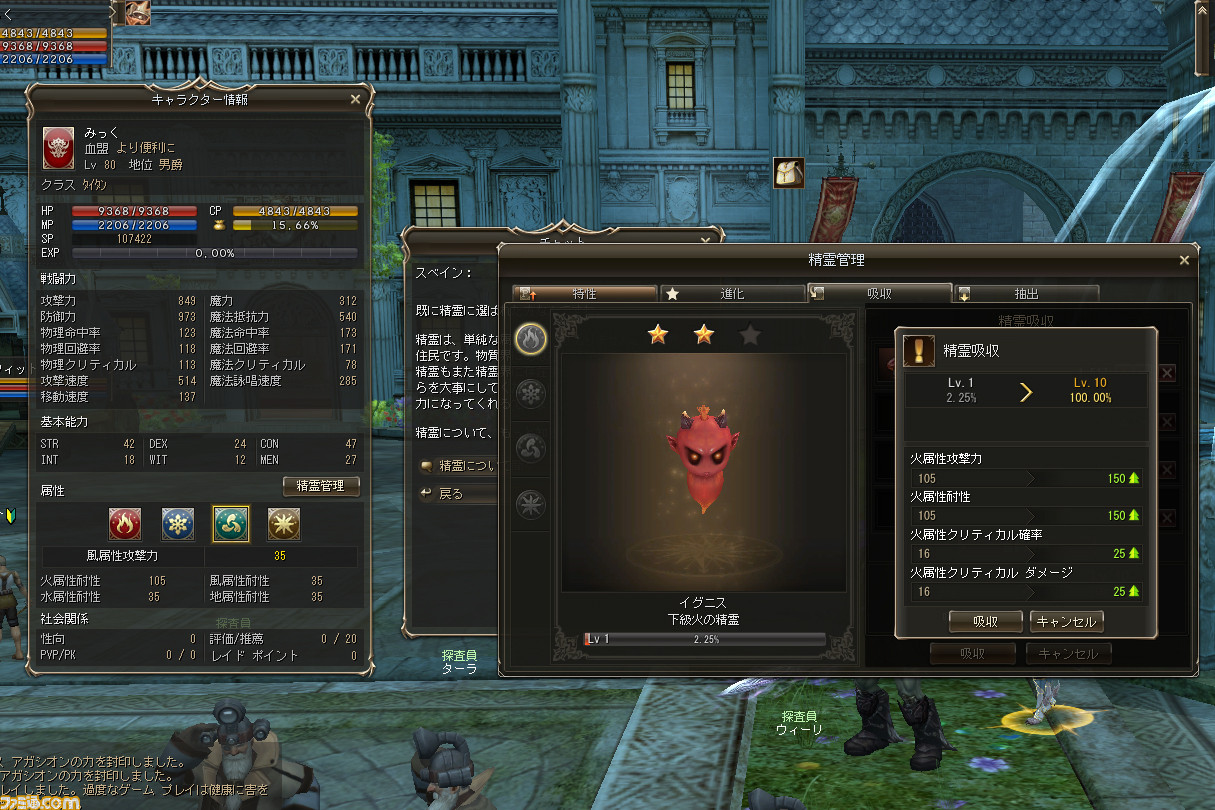Screen dimensions: 1215x810
Task: Choose the wind spirit side icon
Action: (x=530, y=449)
